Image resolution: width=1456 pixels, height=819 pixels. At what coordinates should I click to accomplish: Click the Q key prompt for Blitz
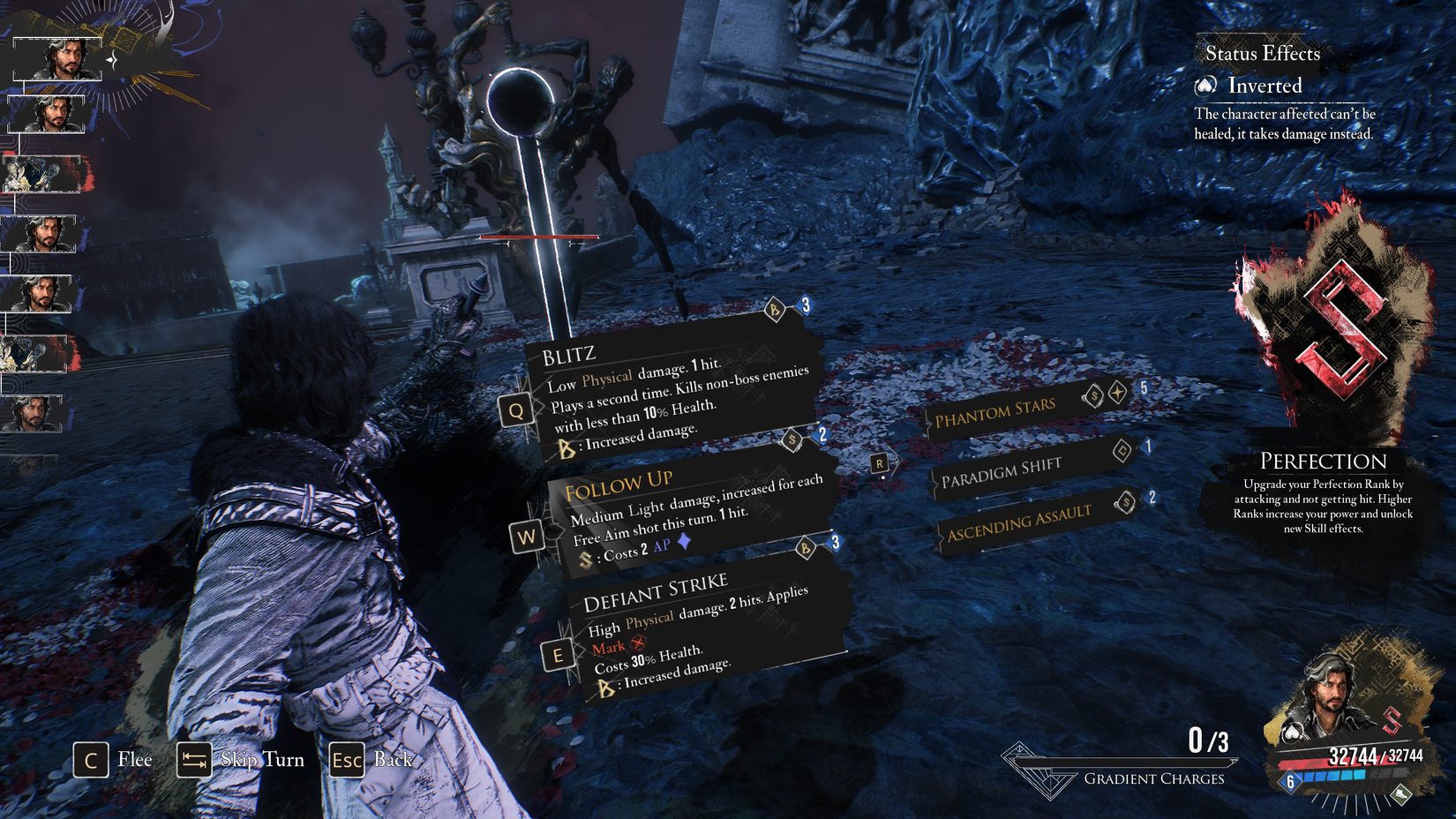pos(514,410)
